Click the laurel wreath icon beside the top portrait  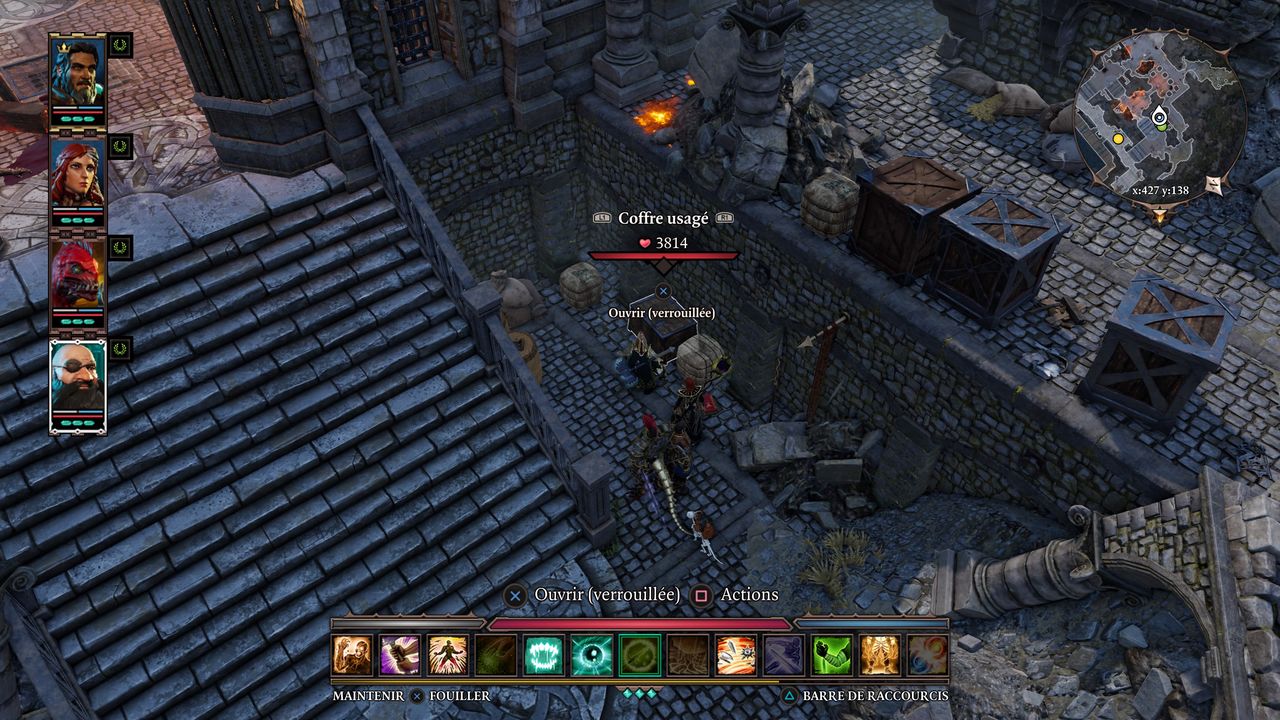120,45
